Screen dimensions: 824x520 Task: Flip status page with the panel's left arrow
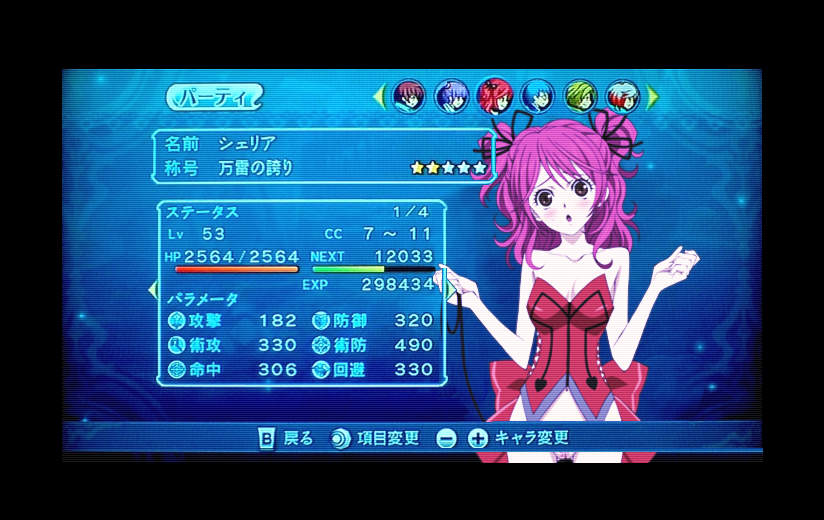click(153, 290)
